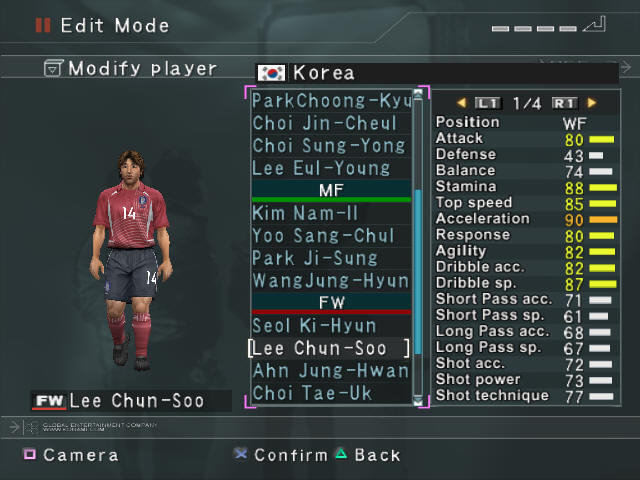Image resolution: width=640 pixels, height=480 pixels.
Task: Select WangJung-Hyun from the player list
Action: (331, 281)
